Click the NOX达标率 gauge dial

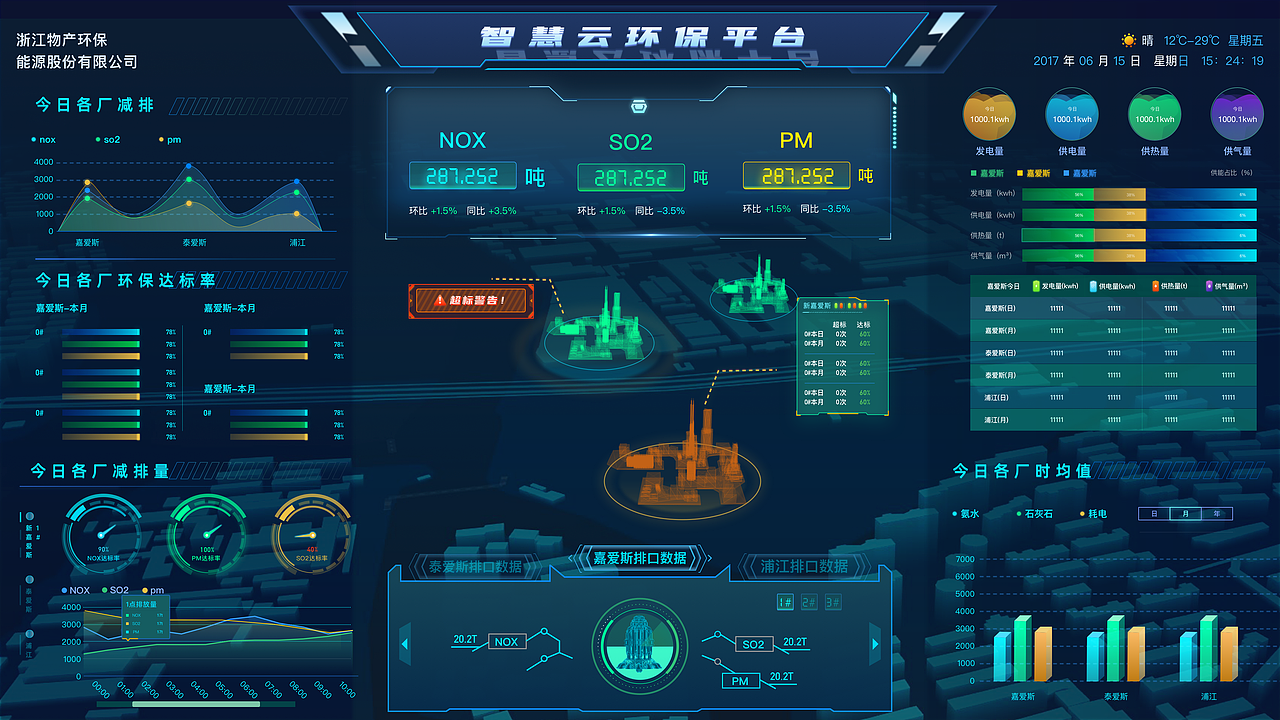(x=103, y=535)
